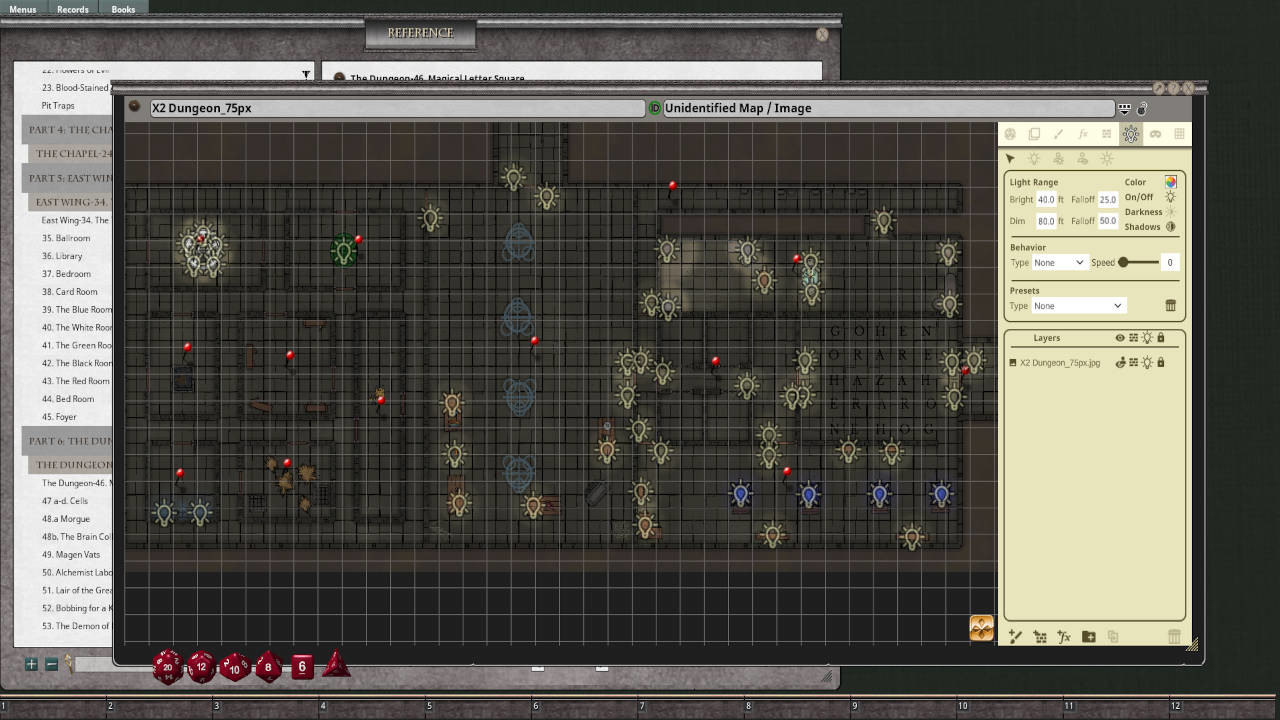Open the Presets Type dropdown
1280x720 pixels.
pos(1078,305)
